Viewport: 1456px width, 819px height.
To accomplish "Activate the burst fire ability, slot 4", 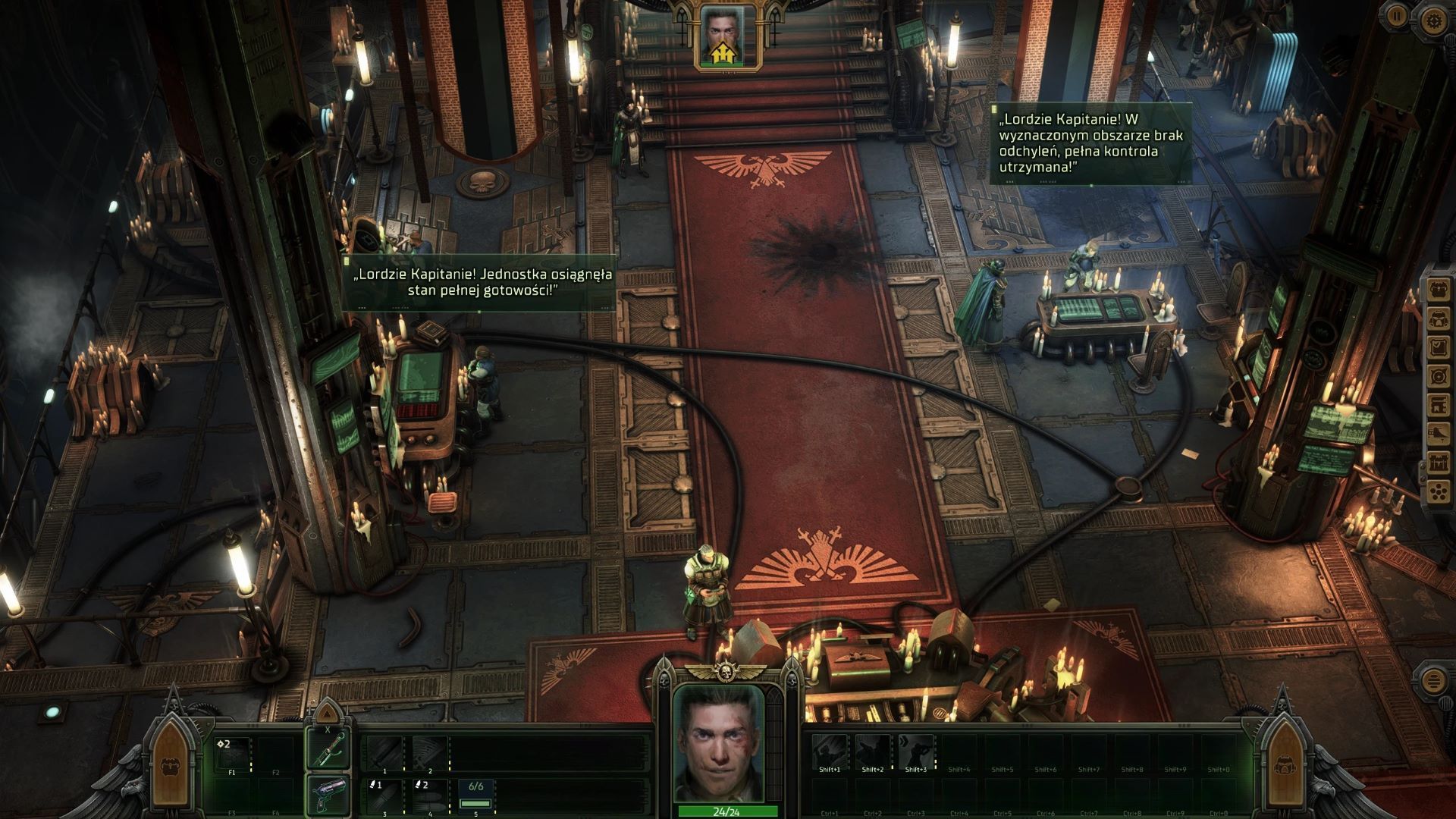I will (x=429, y=795).
